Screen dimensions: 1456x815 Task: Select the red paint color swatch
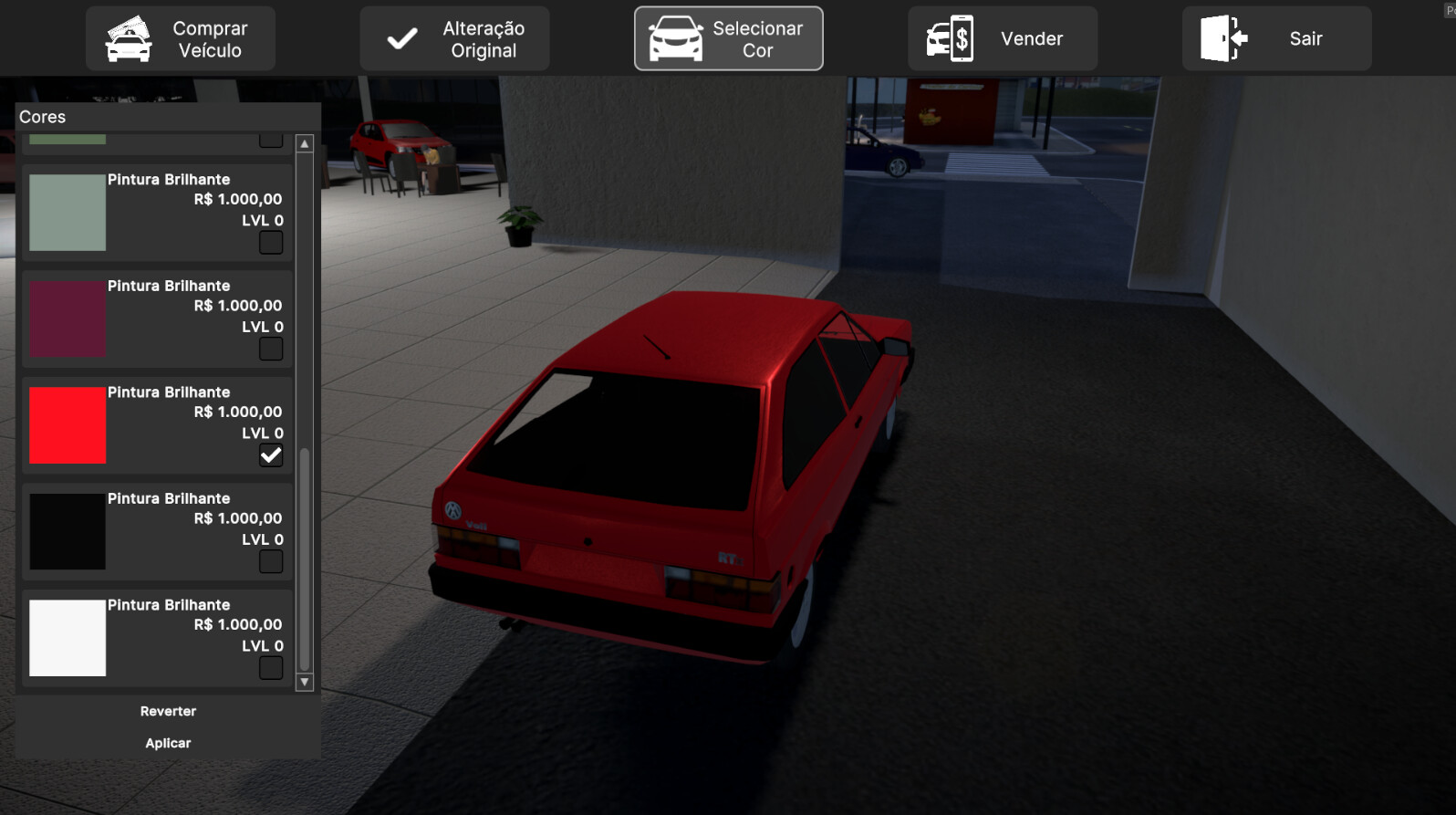point(68,424)
